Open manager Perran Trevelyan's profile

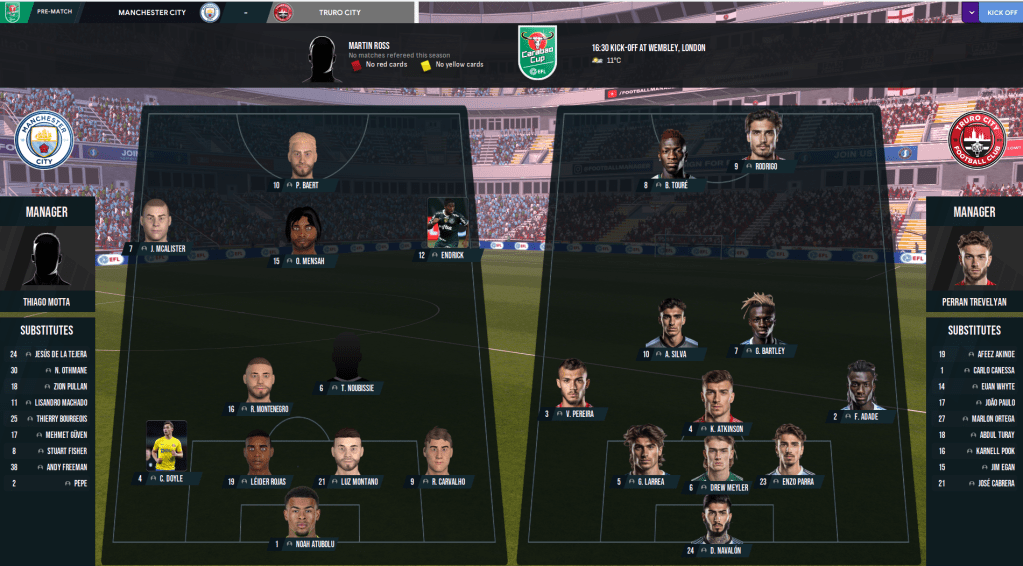click(x=974, y=301)
